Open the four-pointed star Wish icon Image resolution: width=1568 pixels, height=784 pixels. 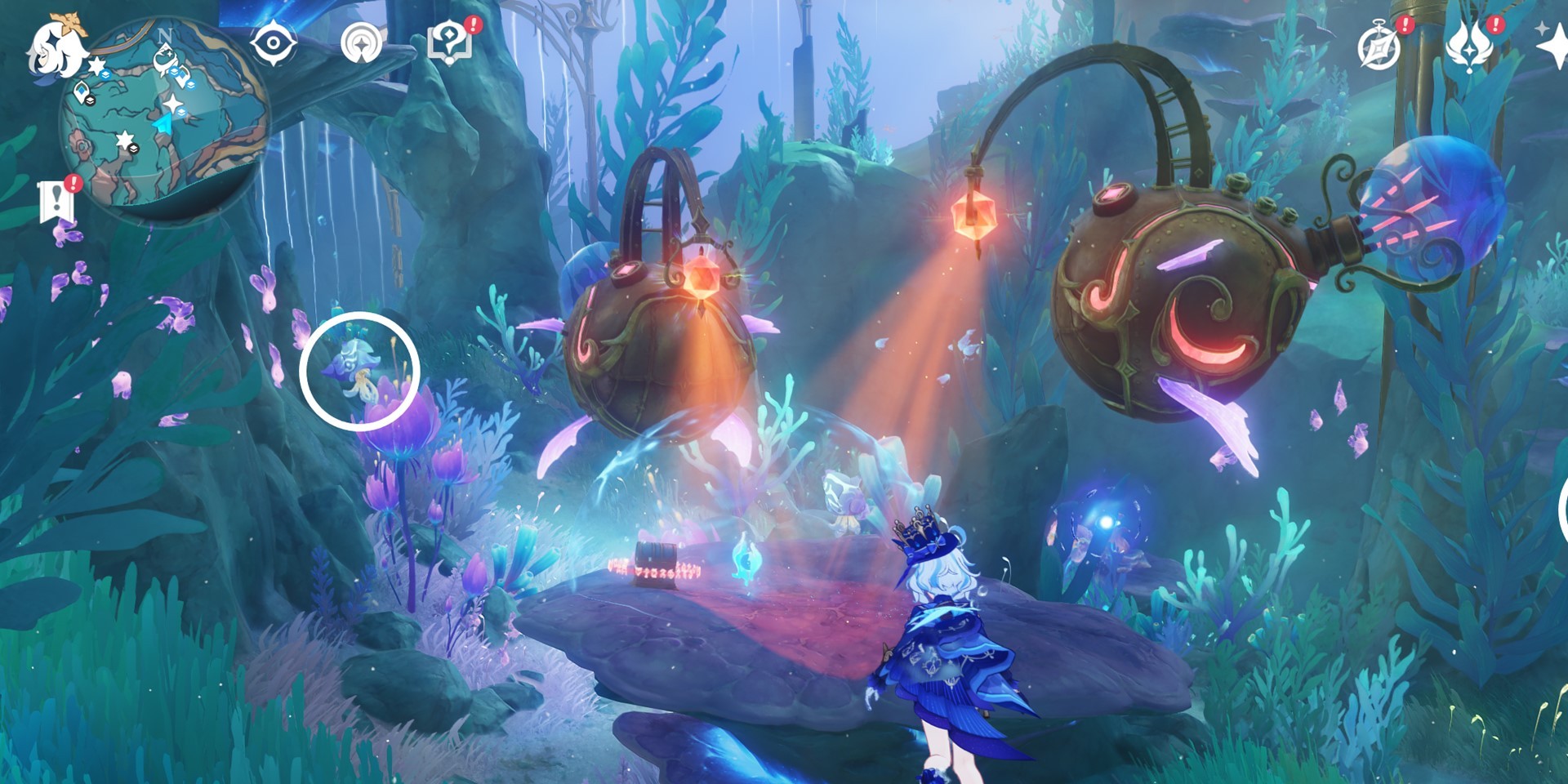[1553, 46]
